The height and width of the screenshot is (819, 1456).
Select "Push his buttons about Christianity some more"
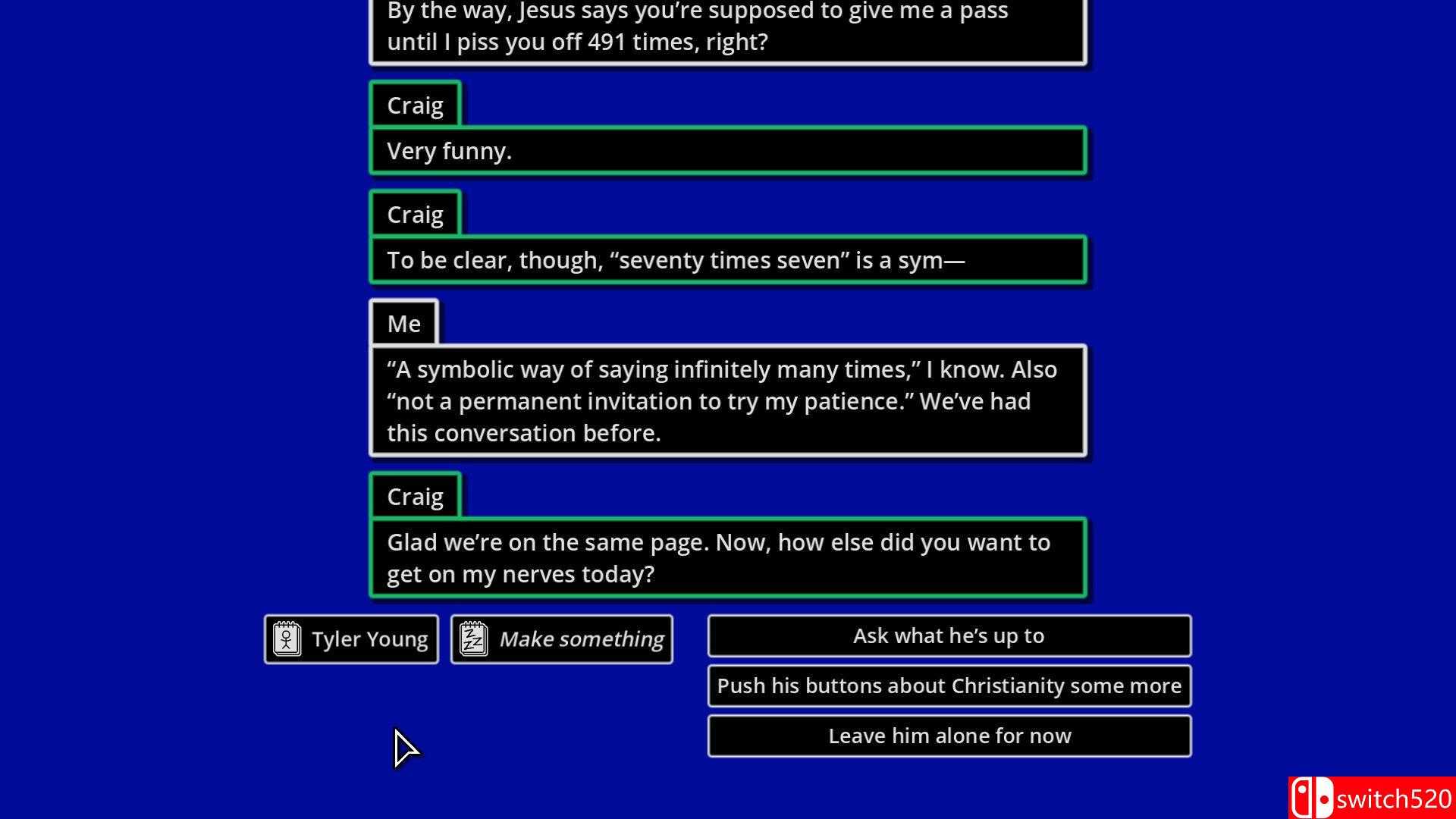(949, 686)
